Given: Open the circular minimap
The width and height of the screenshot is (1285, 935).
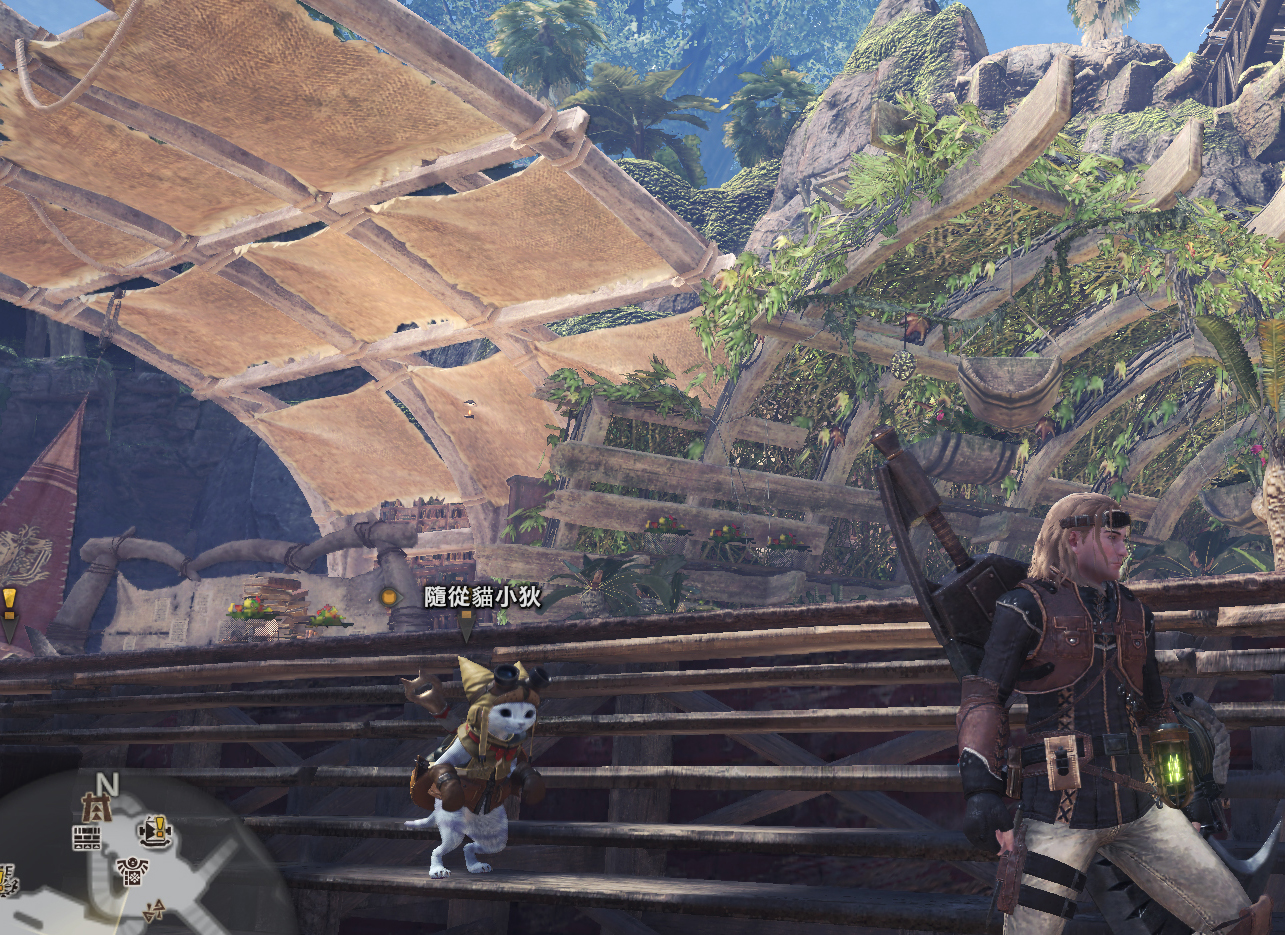Looking at the screenshot, I should point(140,860).
